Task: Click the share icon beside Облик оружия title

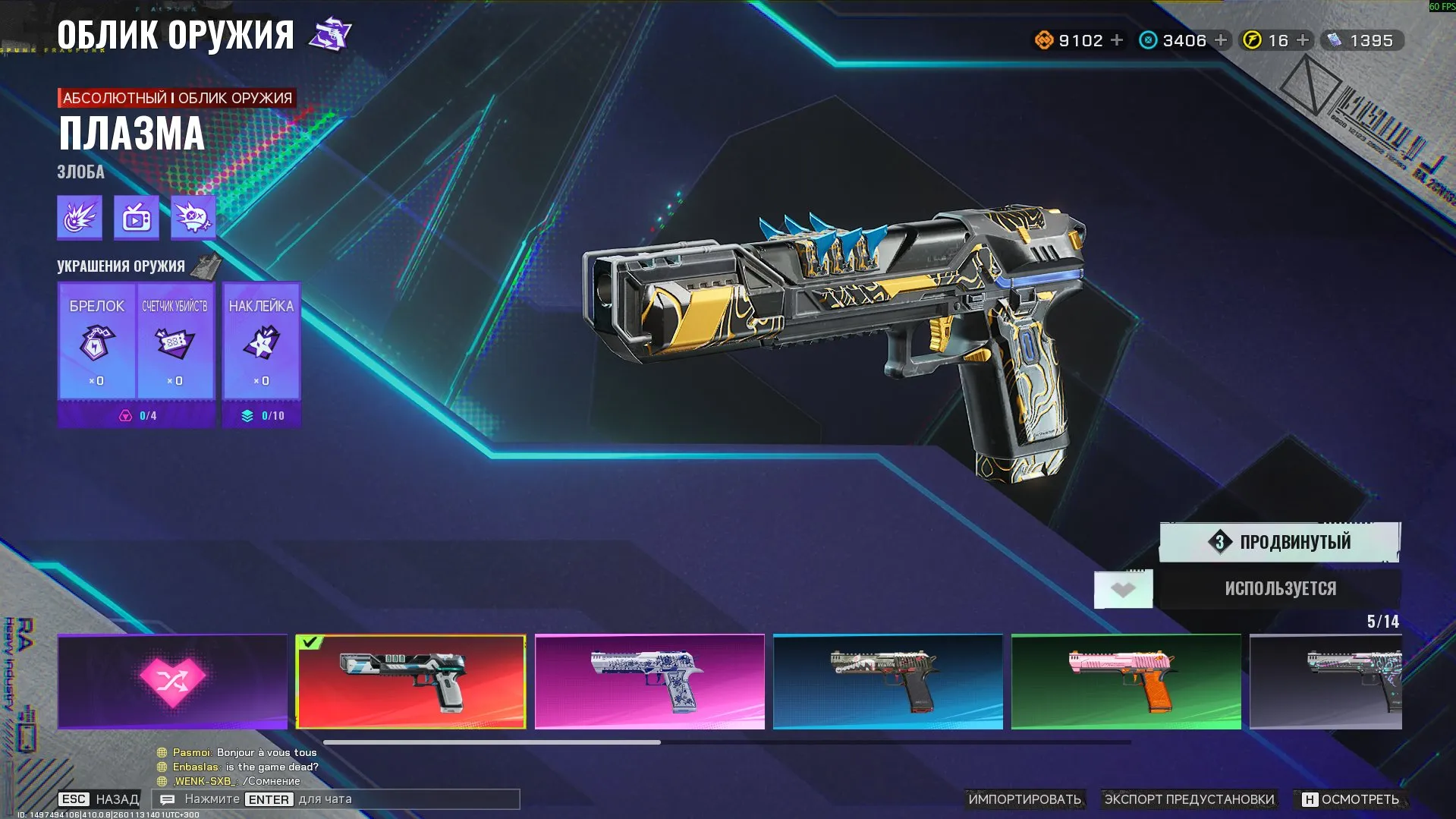Action: click(330, 33)
